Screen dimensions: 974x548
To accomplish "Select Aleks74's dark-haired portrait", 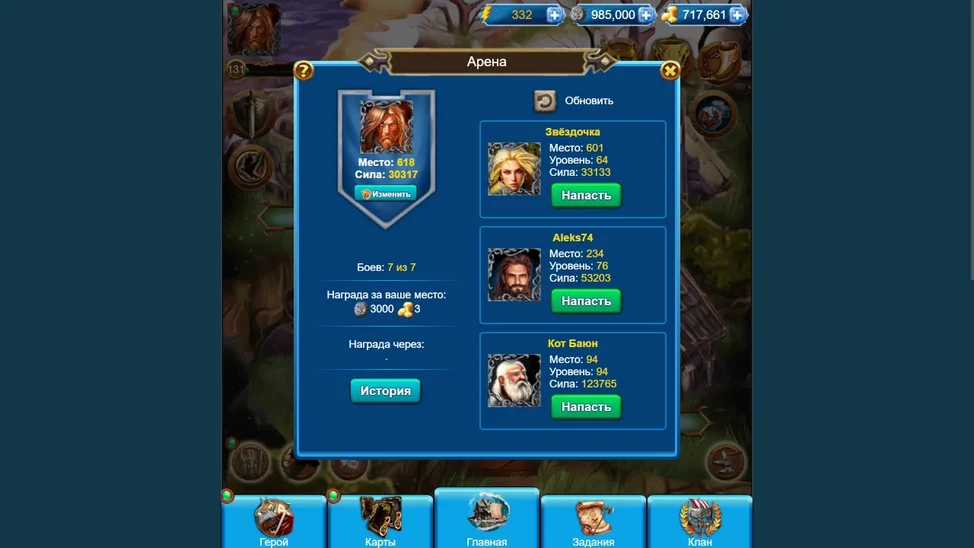I will coord(514,275).
